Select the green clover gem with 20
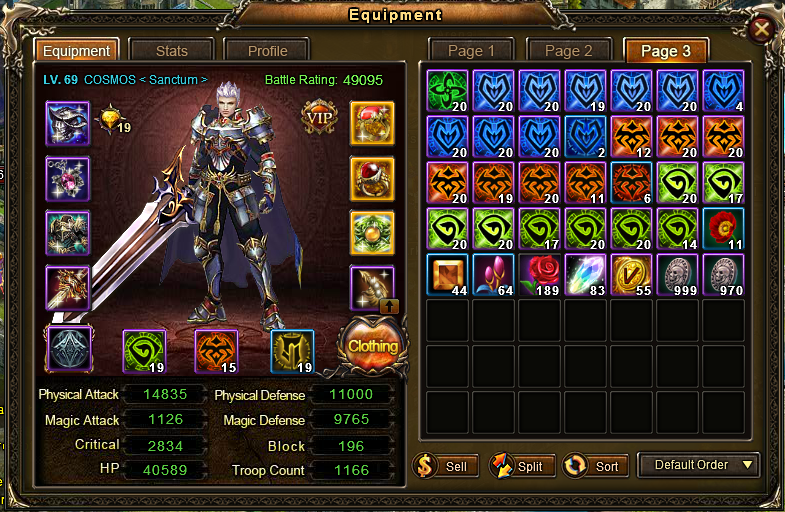The image size is (785, 512). coord(447,89)
